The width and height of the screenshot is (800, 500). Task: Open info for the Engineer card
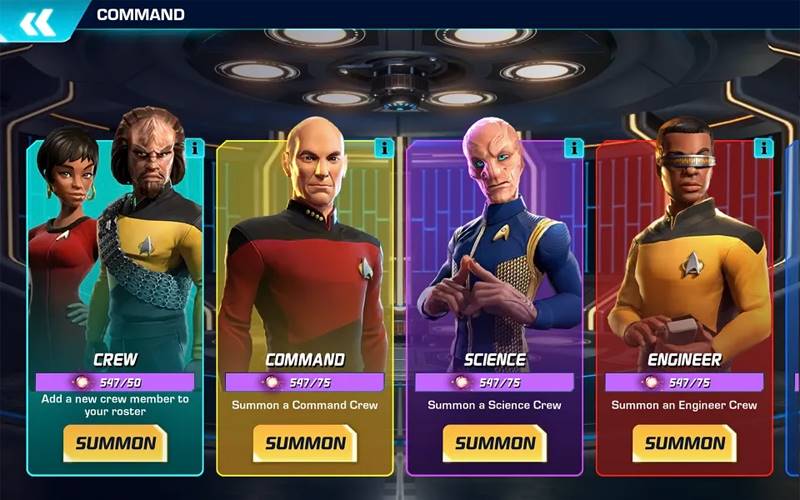764,149
